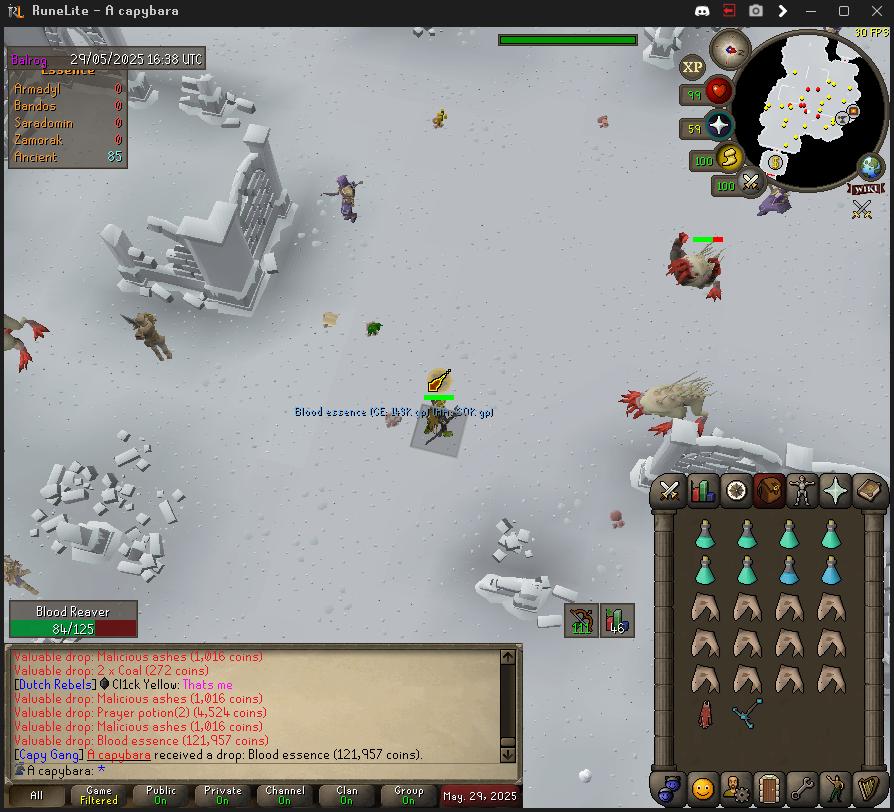Activate the special attack orb
The width and height of the screenshot is (894, 812).
(x=749, y=183)
